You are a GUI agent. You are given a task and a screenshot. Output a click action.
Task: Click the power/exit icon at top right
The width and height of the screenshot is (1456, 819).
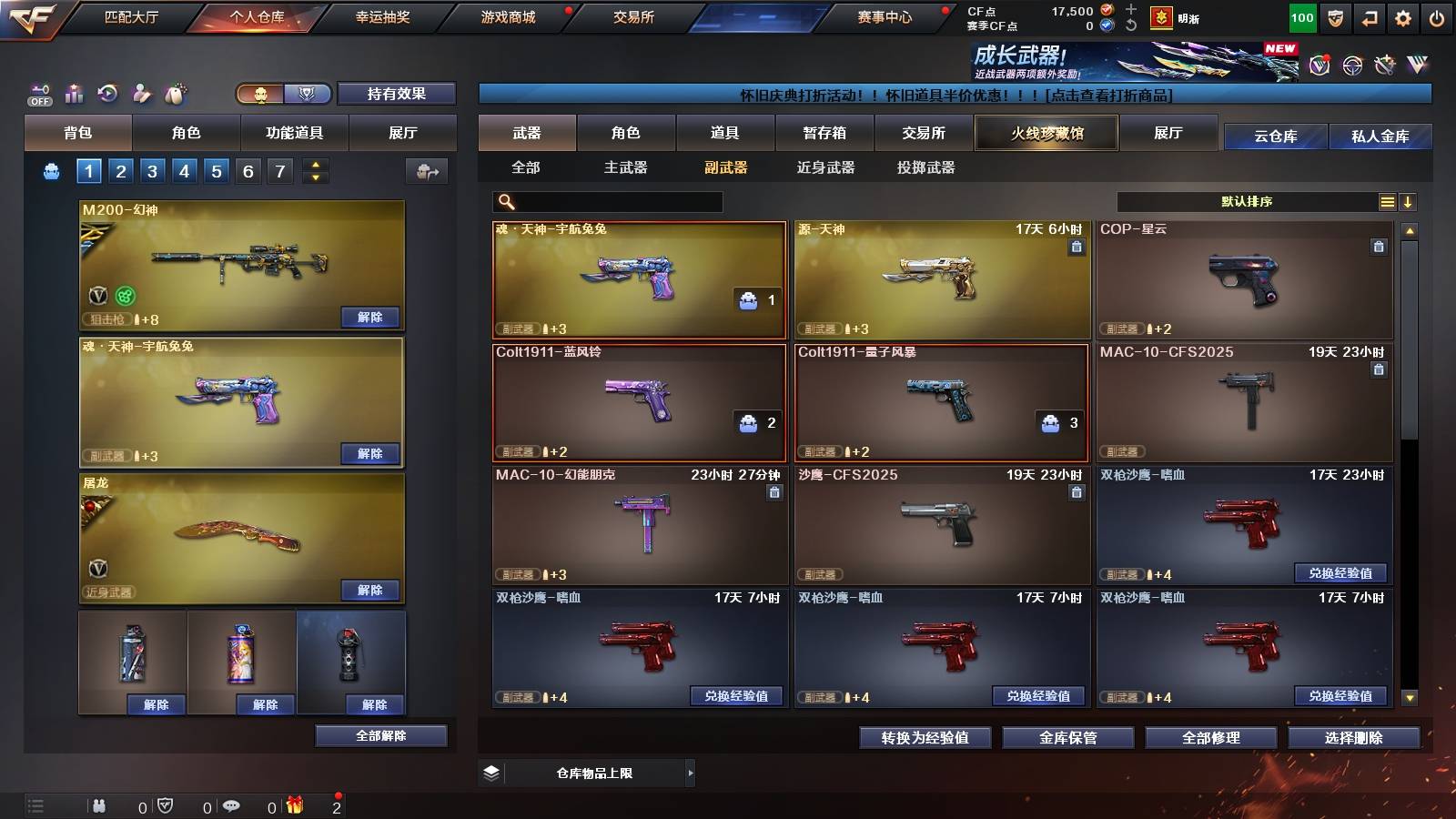[x=1437, y=18]
